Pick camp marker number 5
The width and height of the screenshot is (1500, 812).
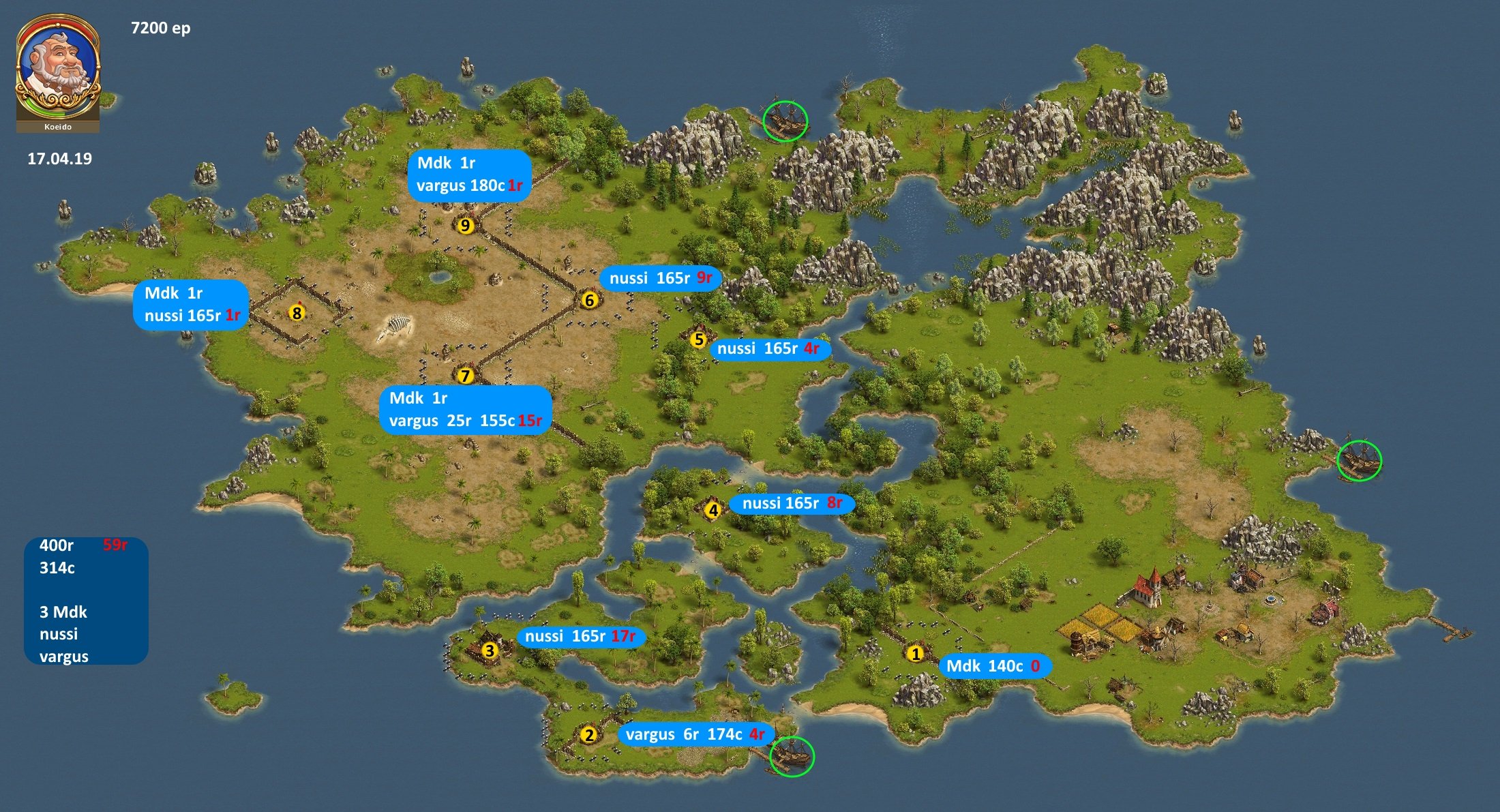(x=697, y=340)
